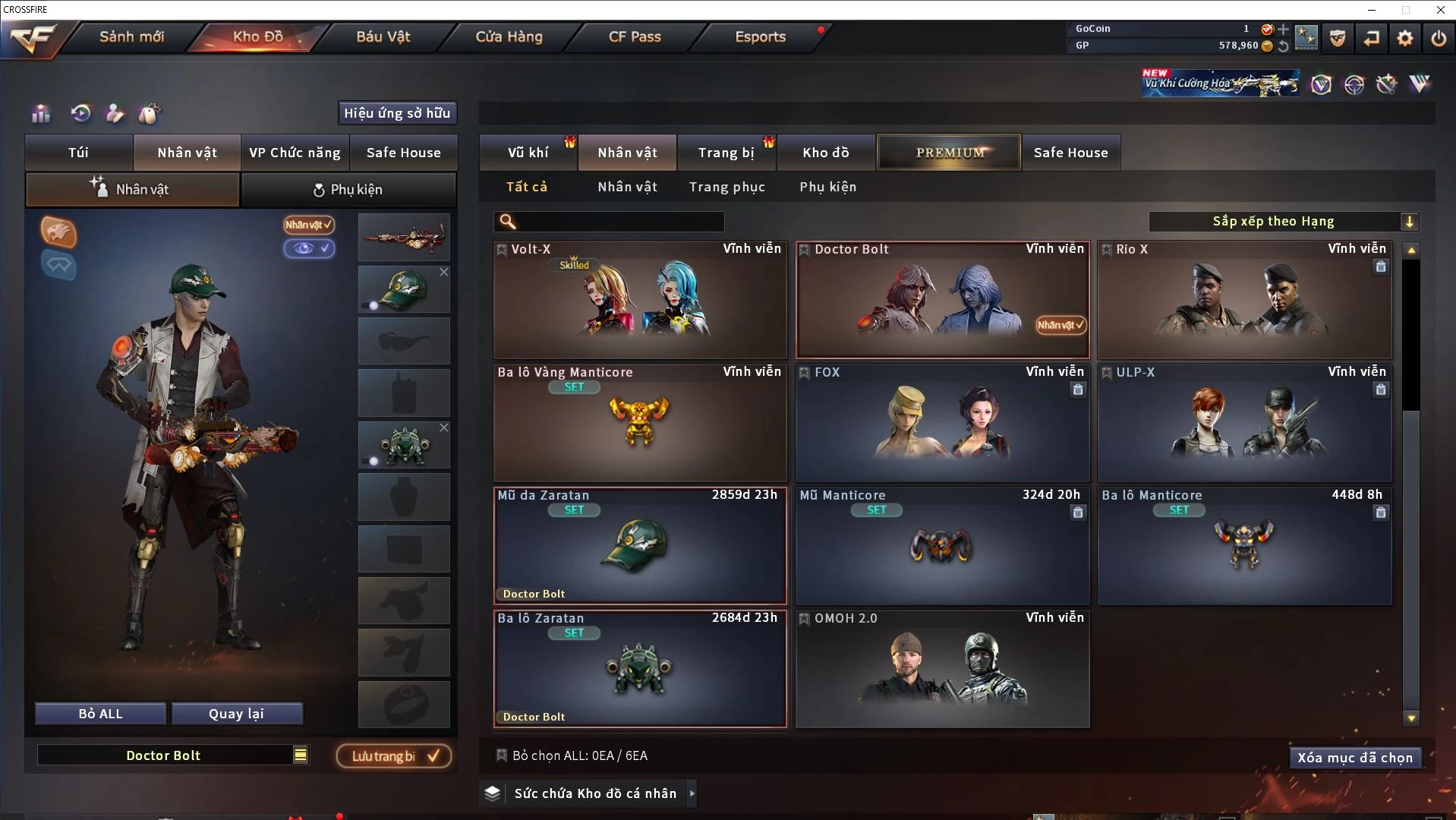Click the inventory search field
Viewport: 1456px width, 820px height.
tap(619, 222)
